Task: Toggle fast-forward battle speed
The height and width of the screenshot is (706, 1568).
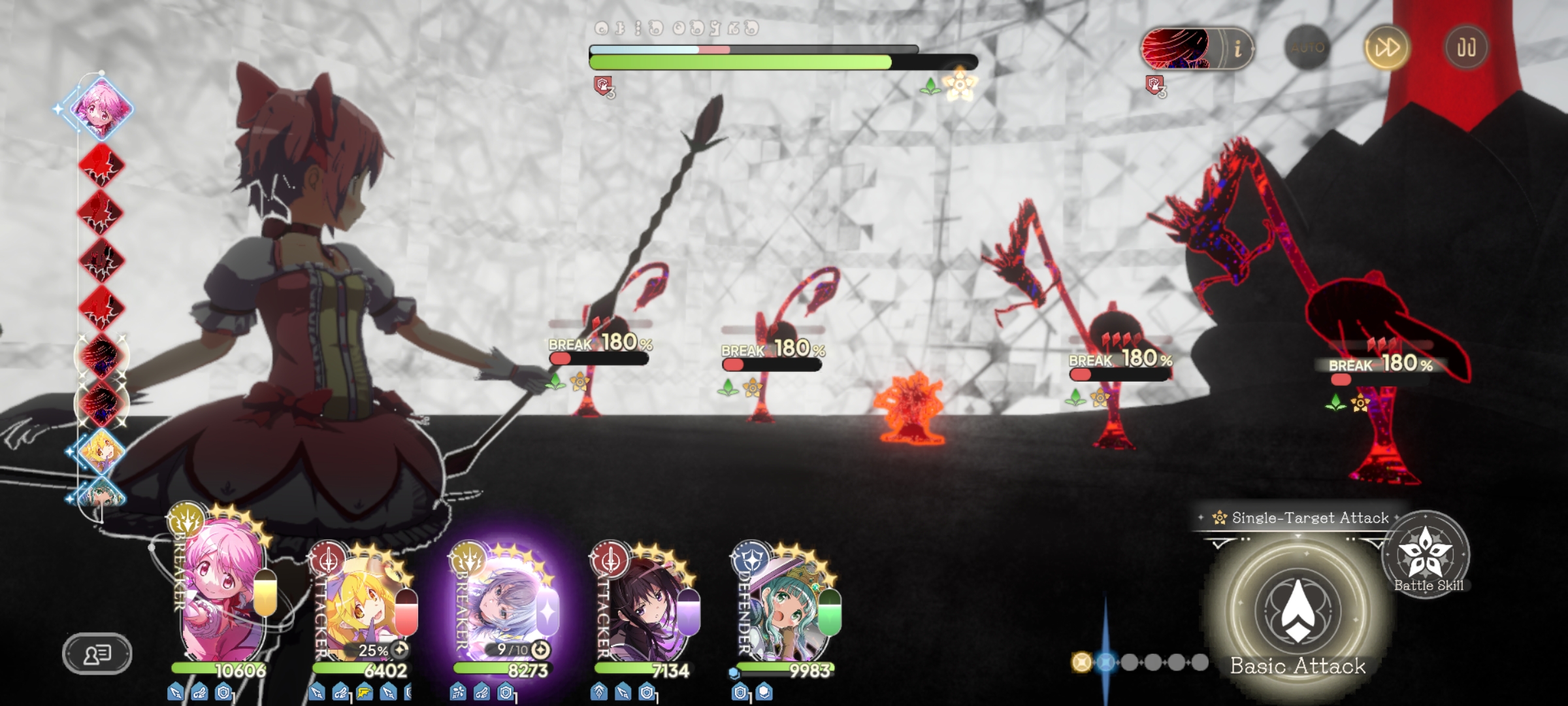Action: coord(1386,48)
